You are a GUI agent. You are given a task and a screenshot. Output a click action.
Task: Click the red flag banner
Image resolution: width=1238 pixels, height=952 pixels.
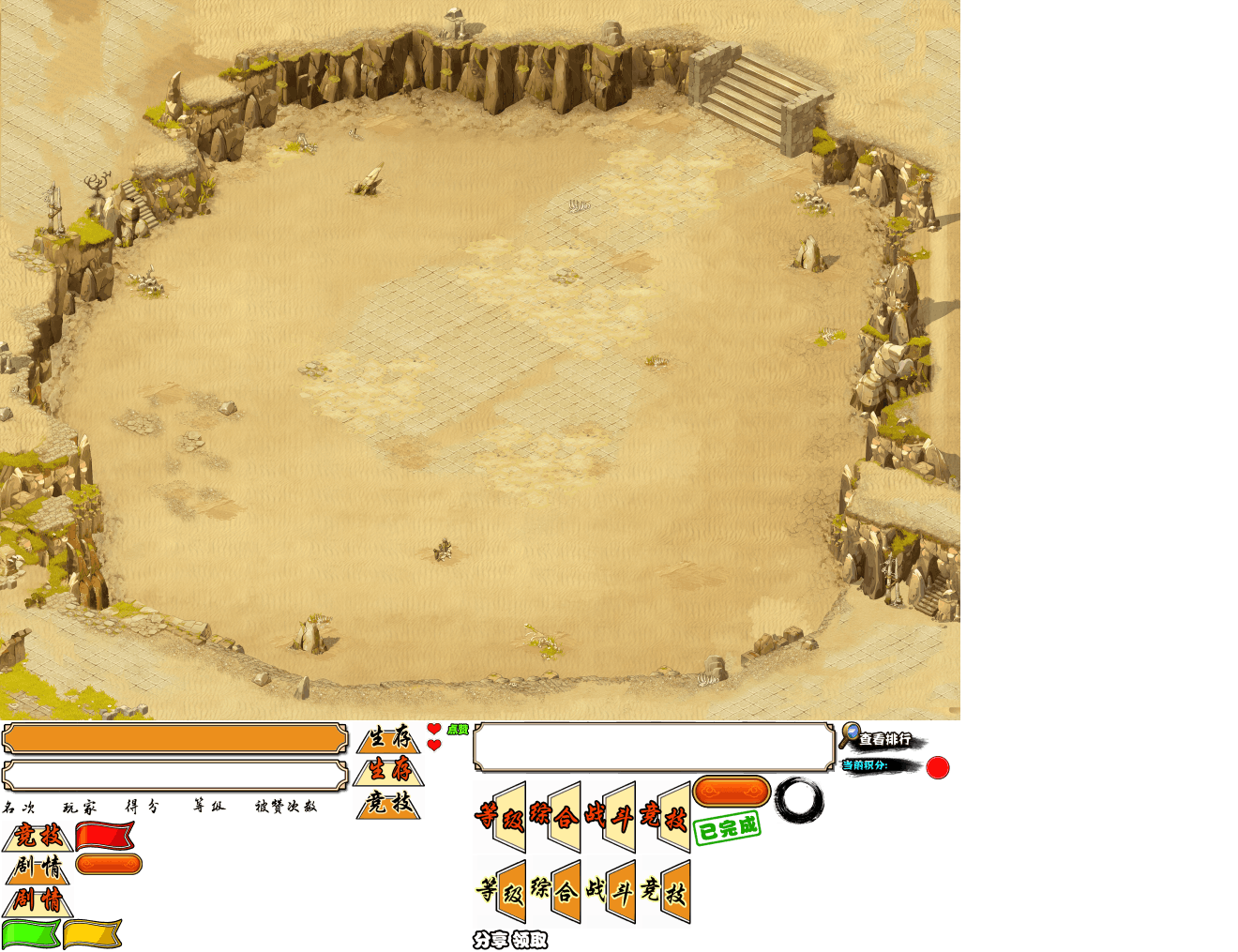coord(104,835)
